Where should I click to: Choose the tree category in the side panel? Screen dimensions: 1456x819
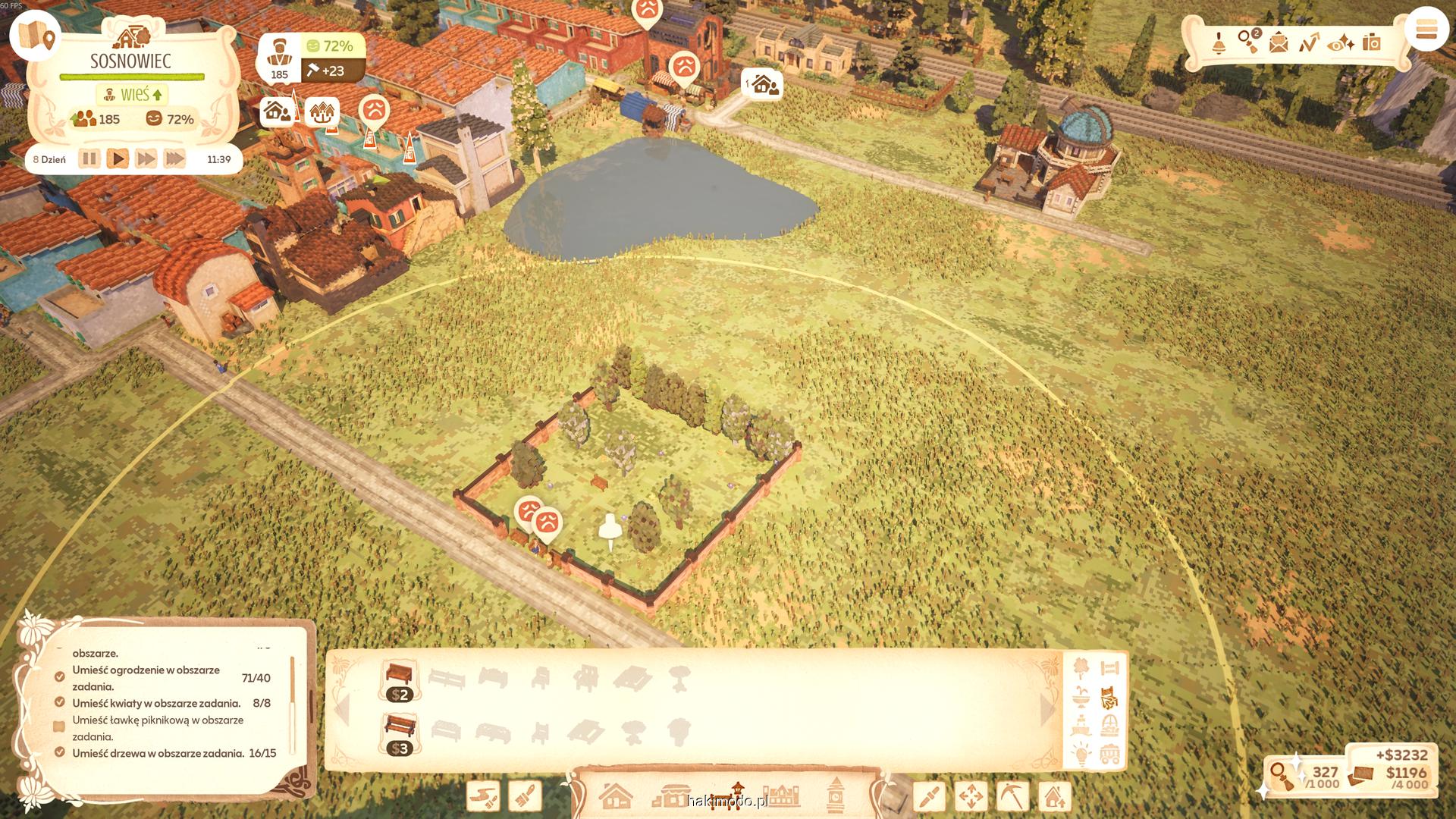pos(1081,668)
